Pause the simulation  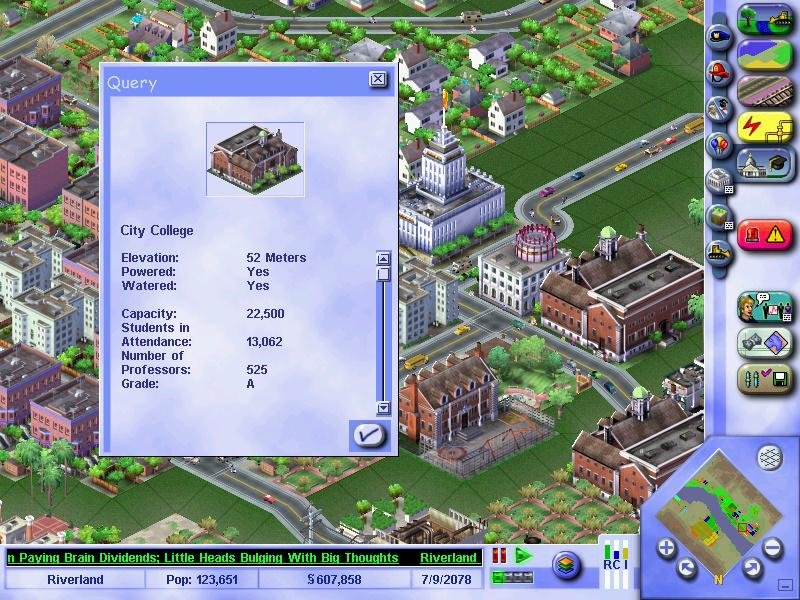click(499, 556)
